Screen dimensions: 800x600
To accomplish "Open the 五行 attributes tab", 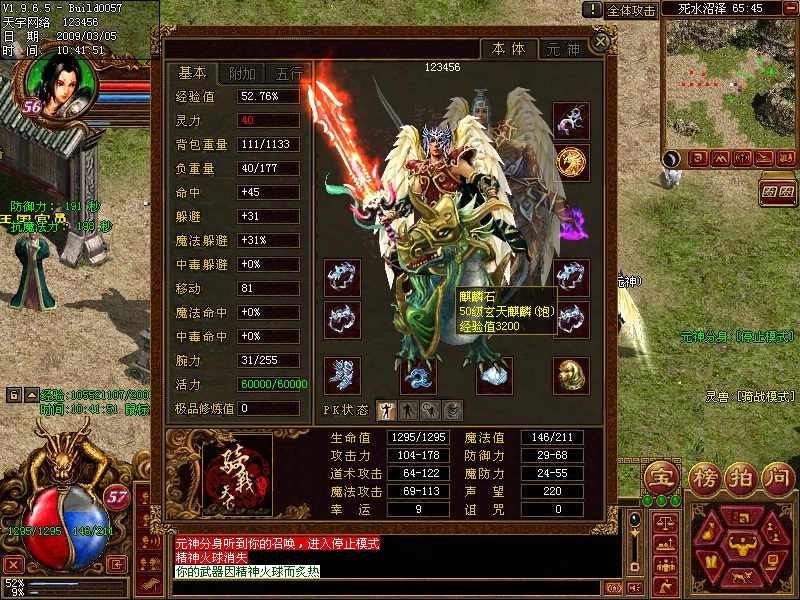I will [x=289, y=74].
